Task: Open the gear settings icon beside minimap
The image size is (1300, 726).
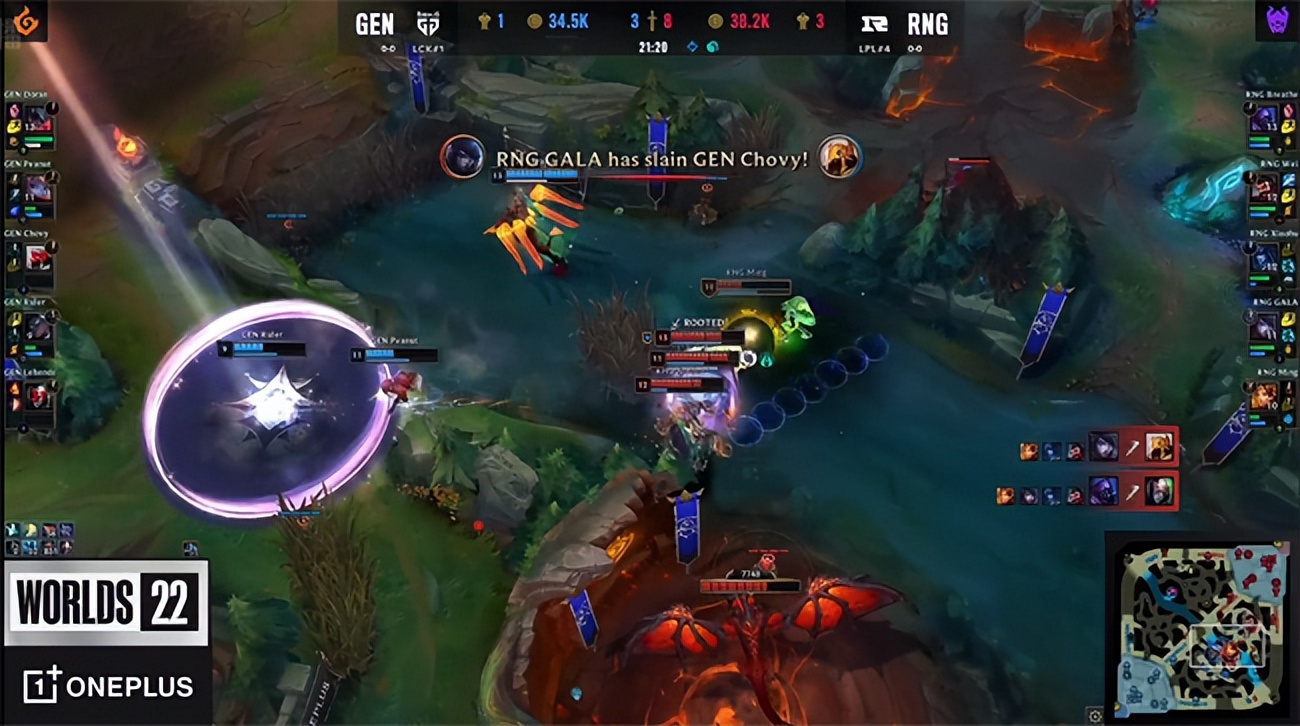Action: click(1094, 716)
